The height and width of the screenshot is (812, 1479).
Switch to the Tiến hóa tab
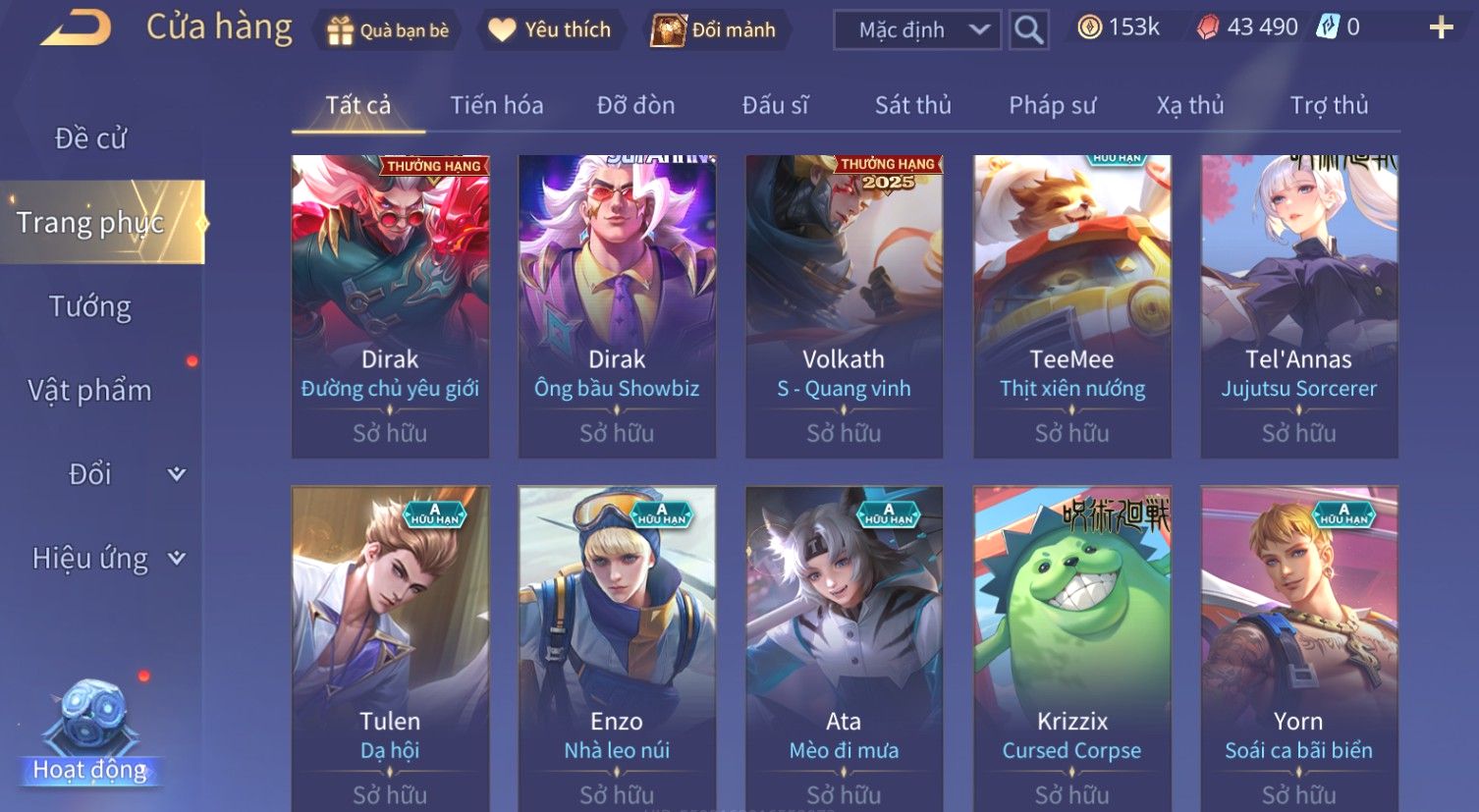(496, 105)
